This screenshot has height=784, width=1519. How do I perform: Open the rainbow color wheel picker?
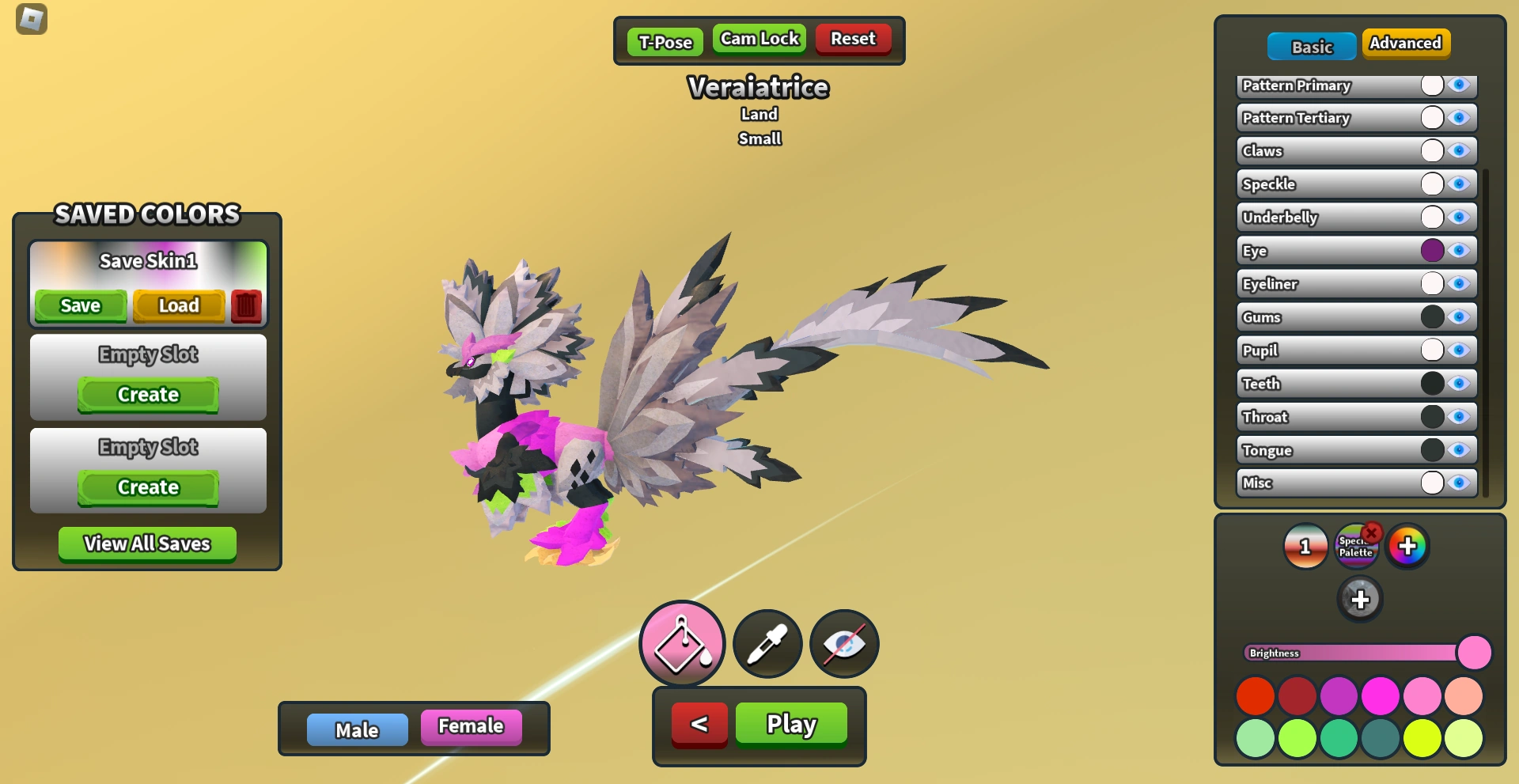click(x=1408, y=545)
